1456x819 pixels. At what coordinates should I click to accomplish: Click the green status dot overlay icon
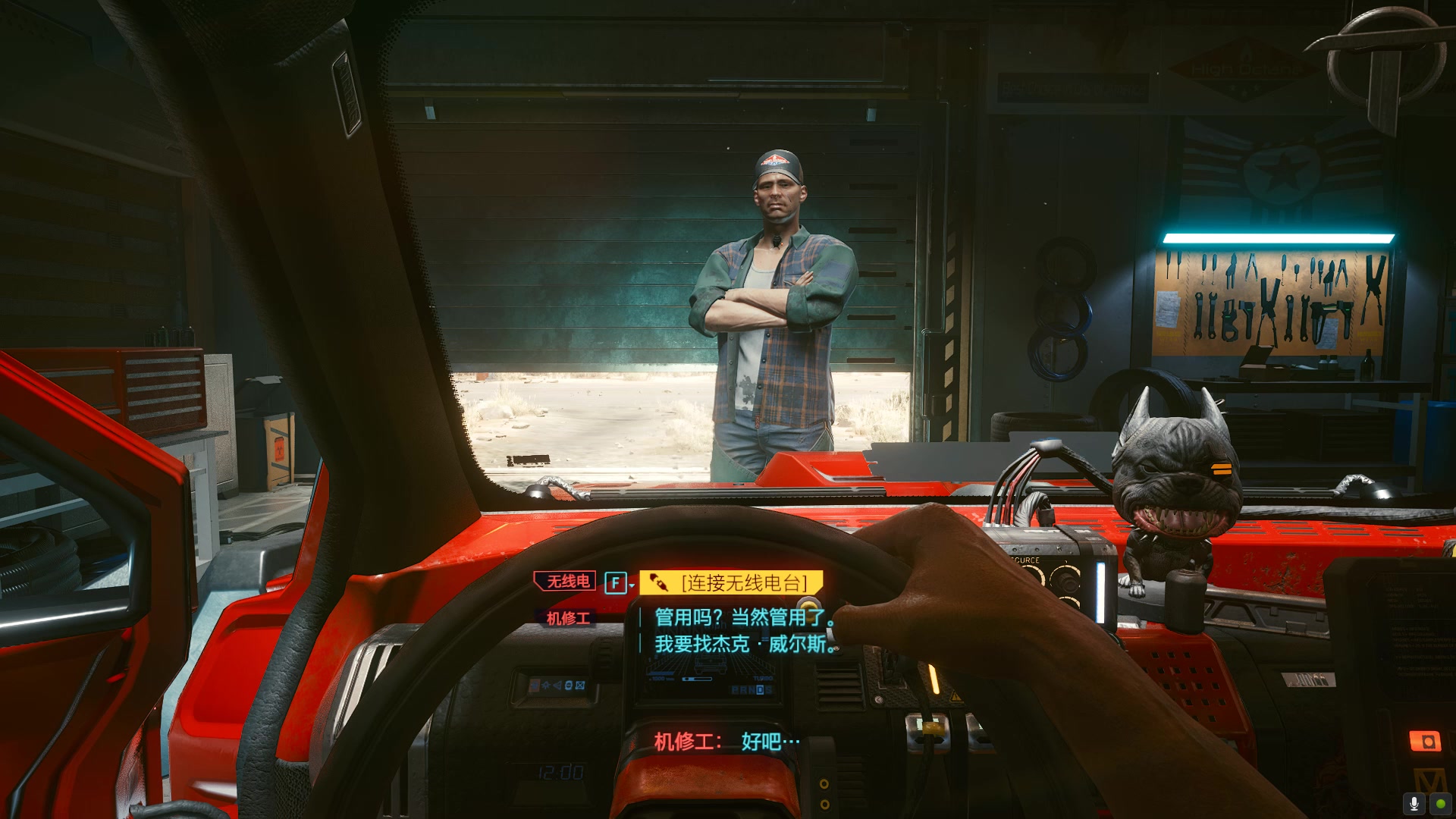coord(1440,803)
